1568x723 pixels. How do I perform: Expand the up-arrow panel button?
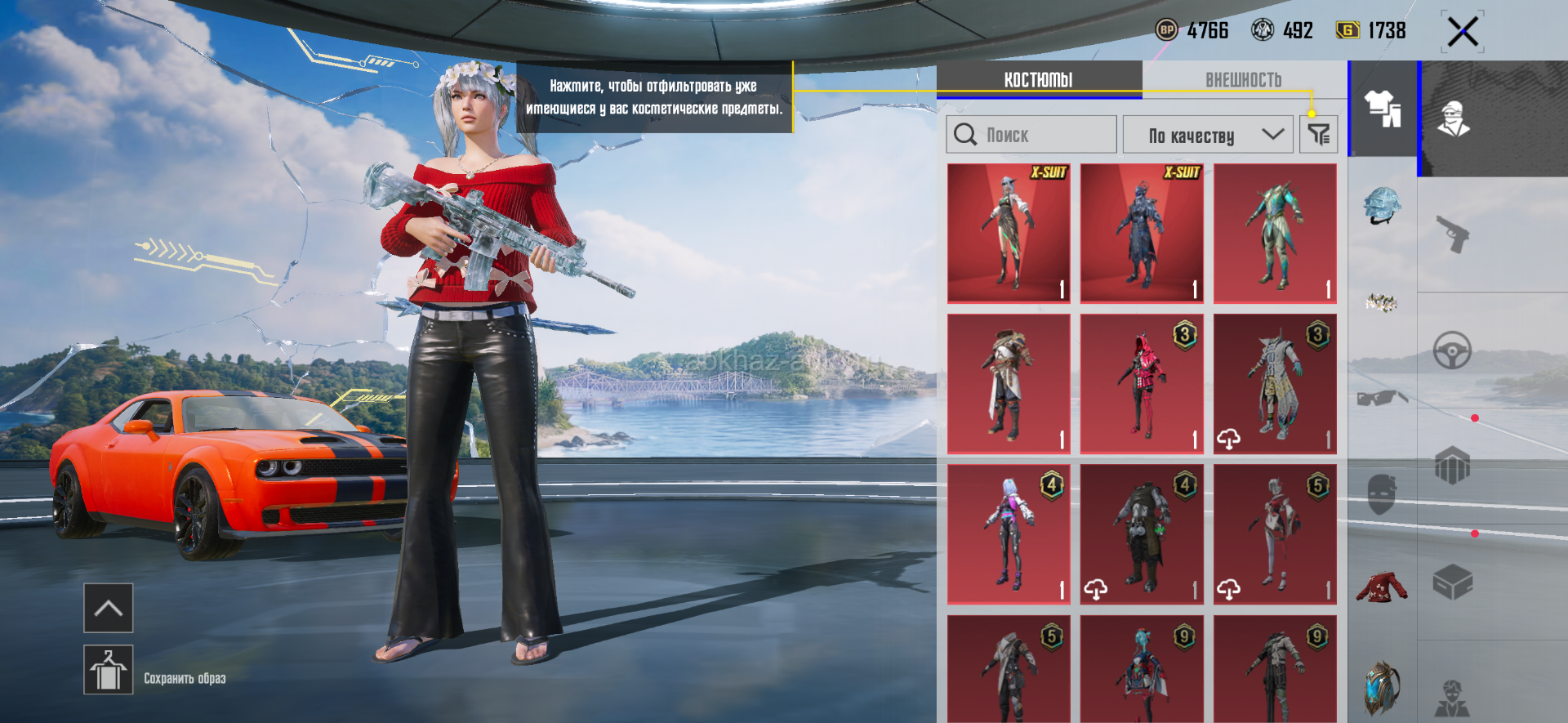tap(108, 608)
